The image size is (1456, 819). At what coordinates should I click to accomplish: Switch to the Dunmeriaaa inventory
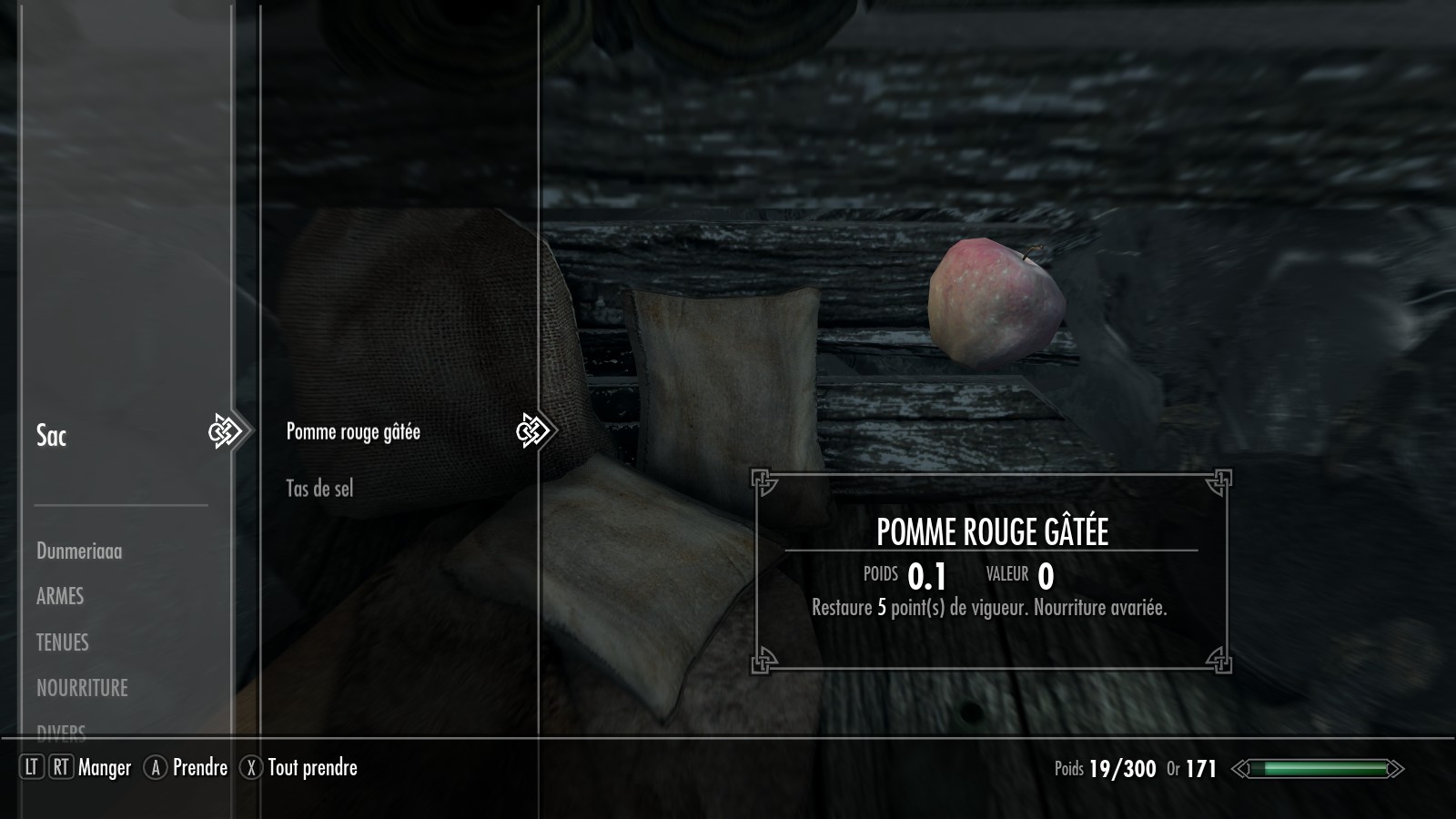[79, 551]
